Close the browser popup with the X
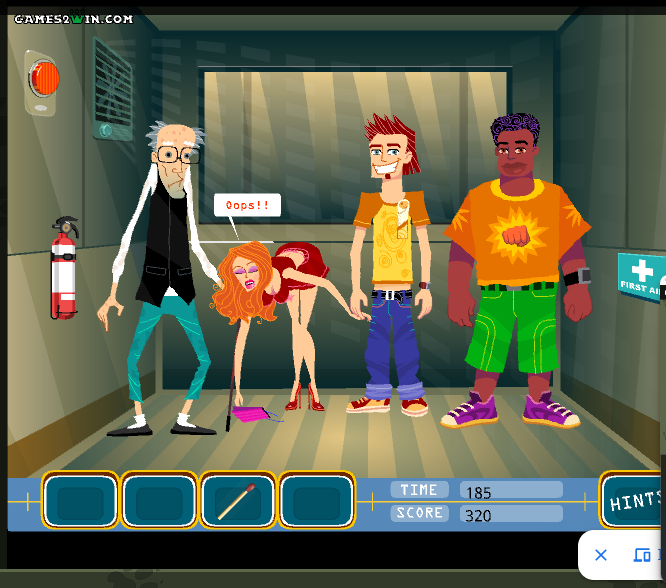This screenshot has width=666, height=588. (x=601, y=555)
